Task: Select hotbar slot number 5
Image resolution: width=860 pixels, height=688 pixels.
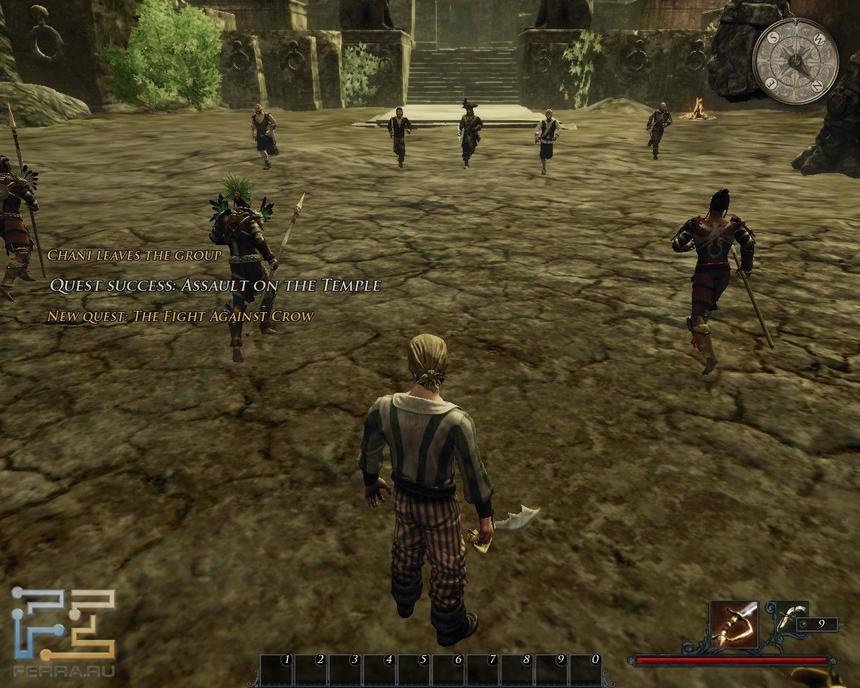Action: pyautogui.click(x=414, y=669)
